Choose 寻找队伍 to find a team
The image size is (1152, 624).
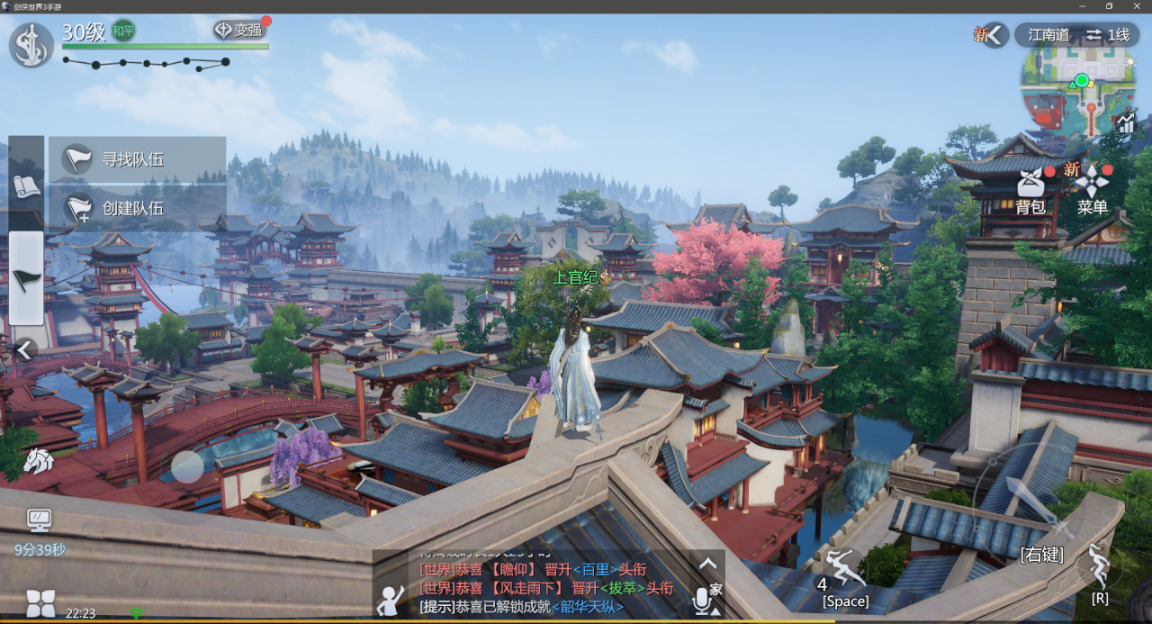pos(135,159)
